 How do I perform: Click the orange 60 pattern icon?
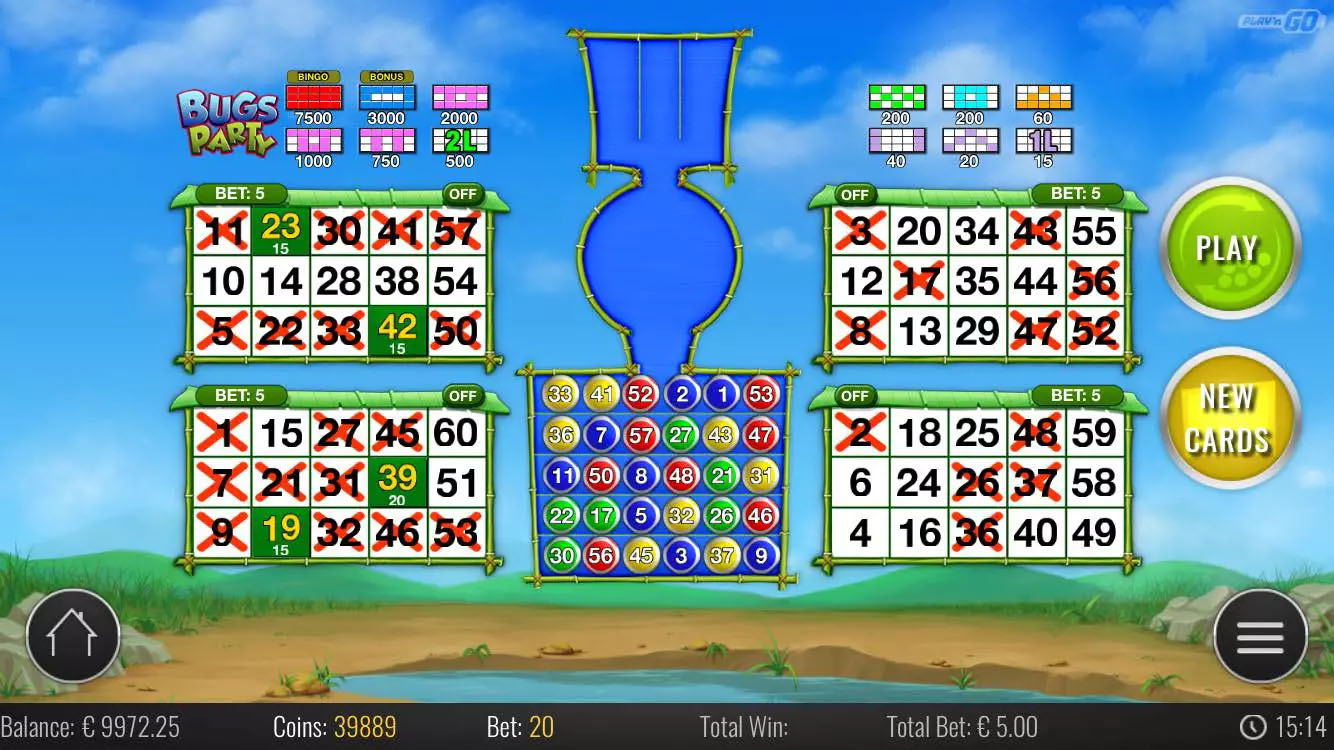(x=1042, y=95)
